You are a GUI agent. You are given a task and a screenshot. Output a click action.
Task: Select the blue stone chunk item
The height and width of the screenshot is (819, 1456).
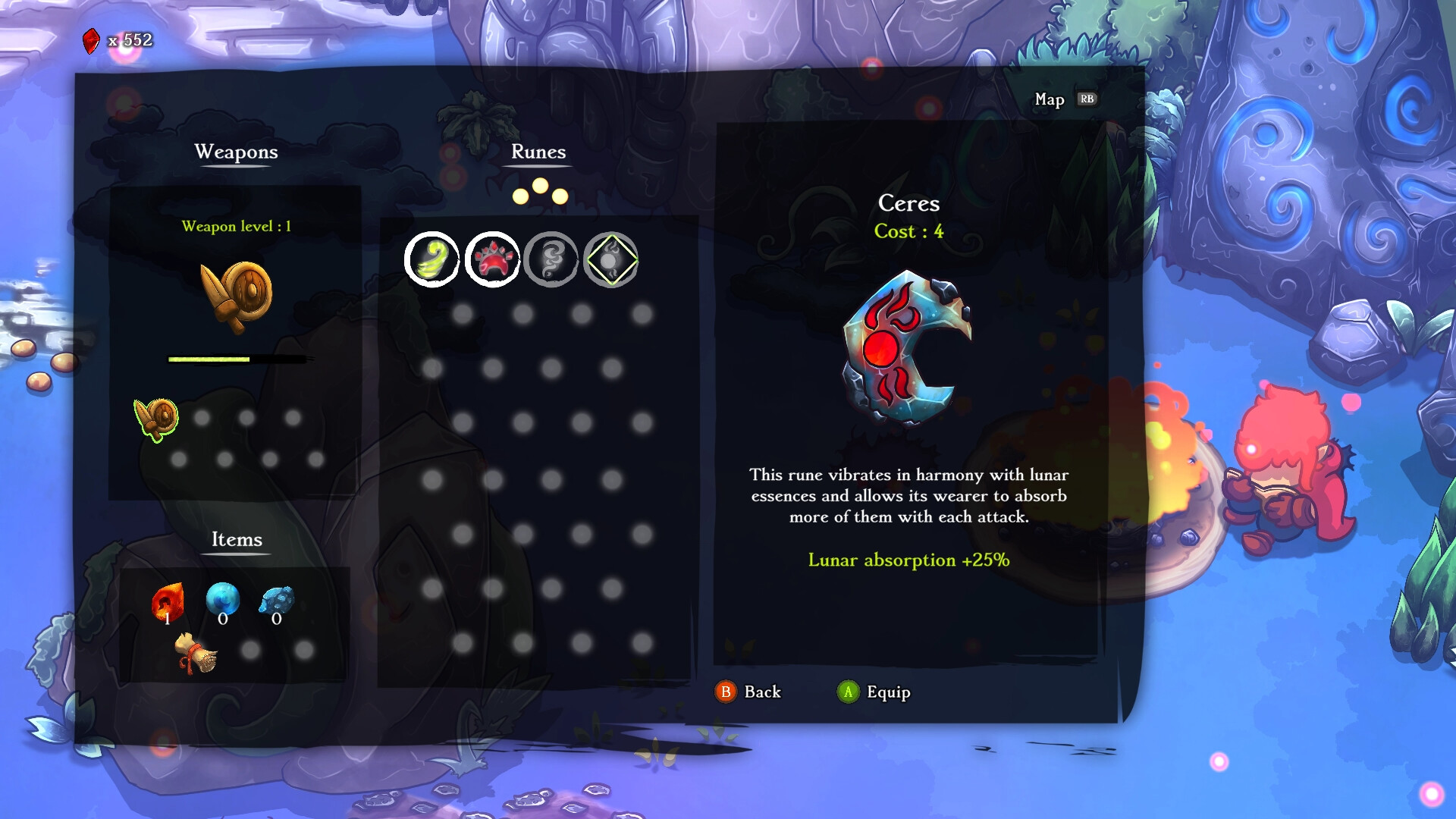[x=277, y=601]
